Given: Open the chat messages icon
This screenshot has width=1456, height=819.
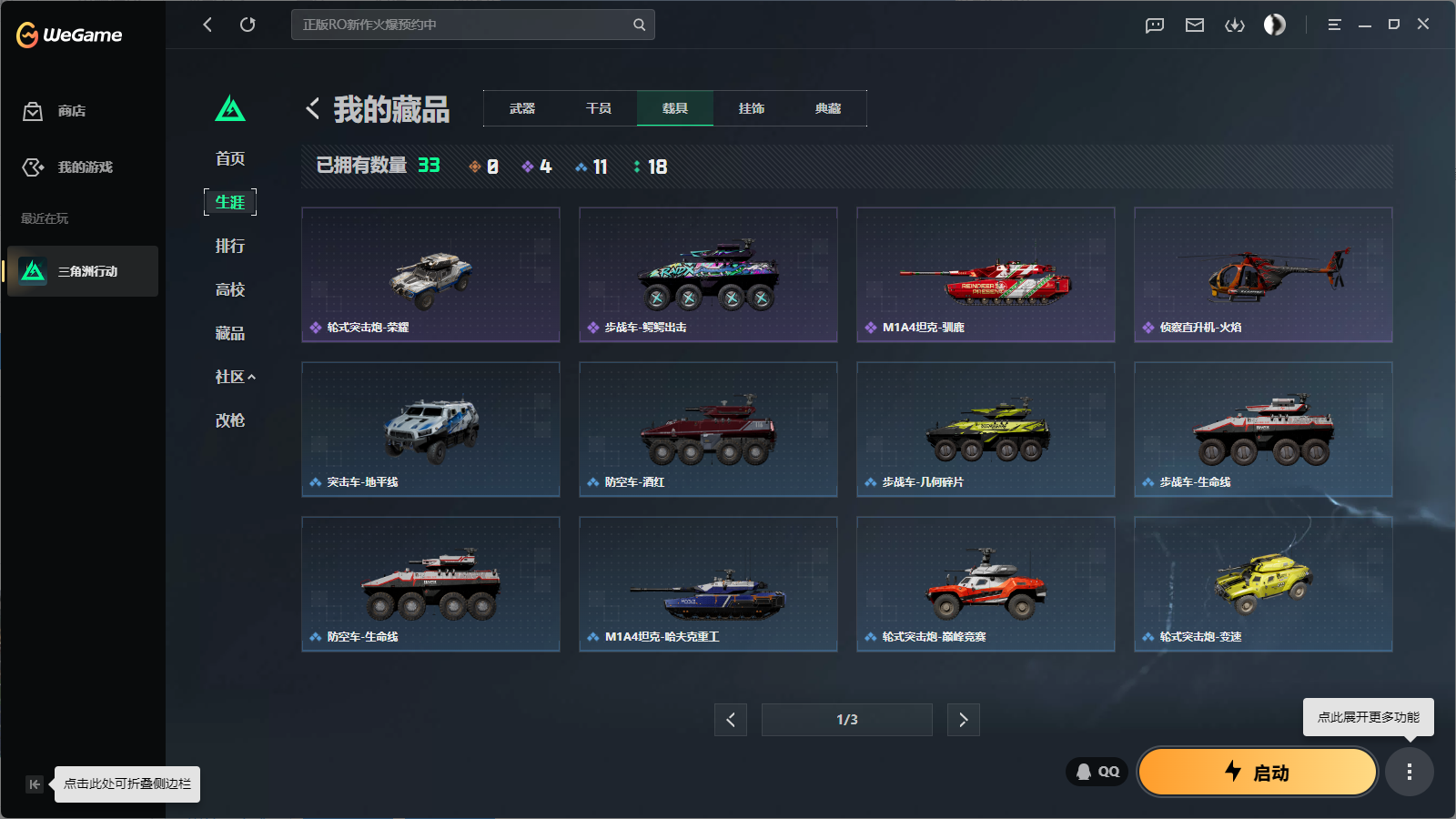Looking at the screenshot, I should 1154,25.
